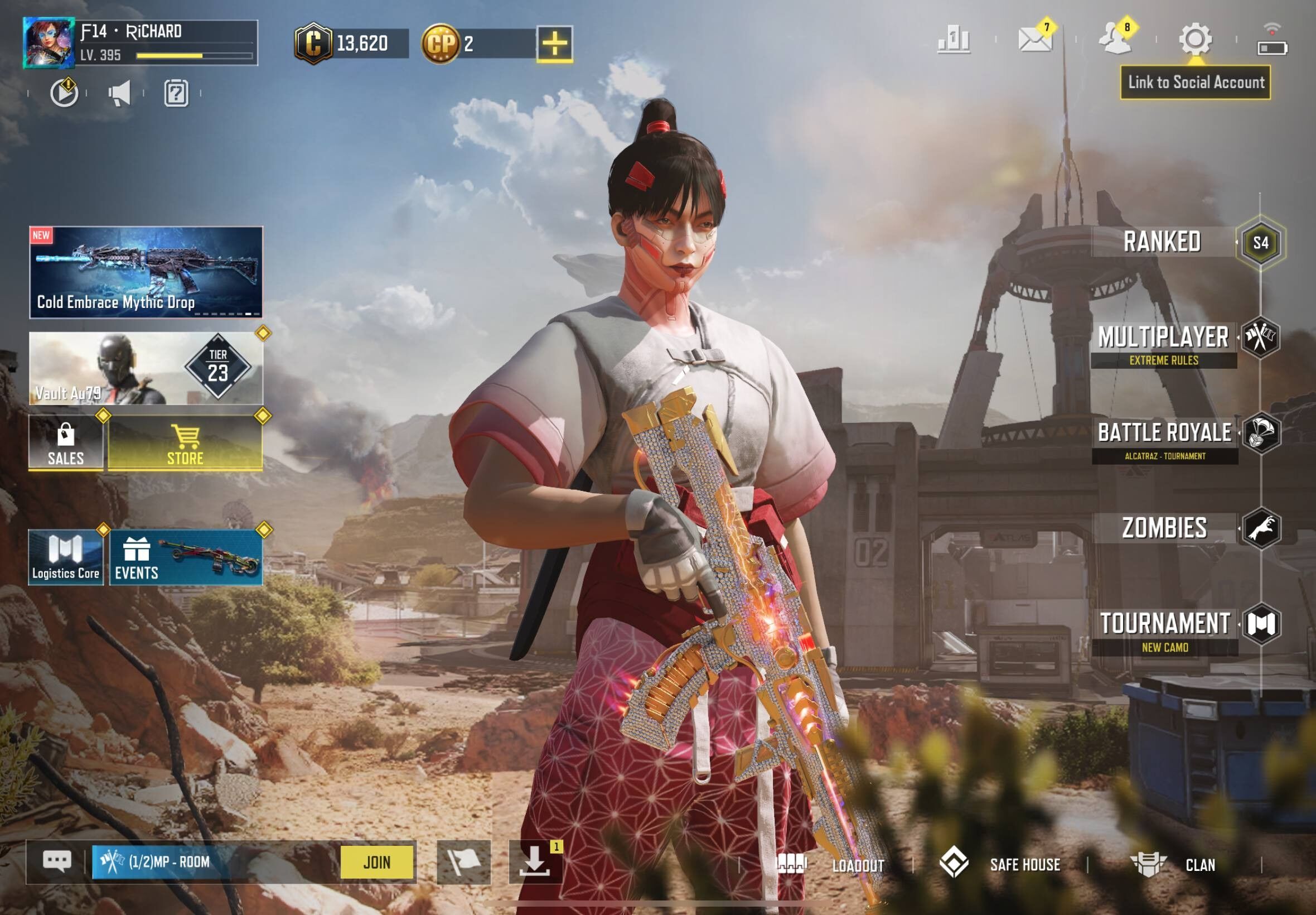
Task: Open the Logistics Core panel
Action: click(66, 557)
